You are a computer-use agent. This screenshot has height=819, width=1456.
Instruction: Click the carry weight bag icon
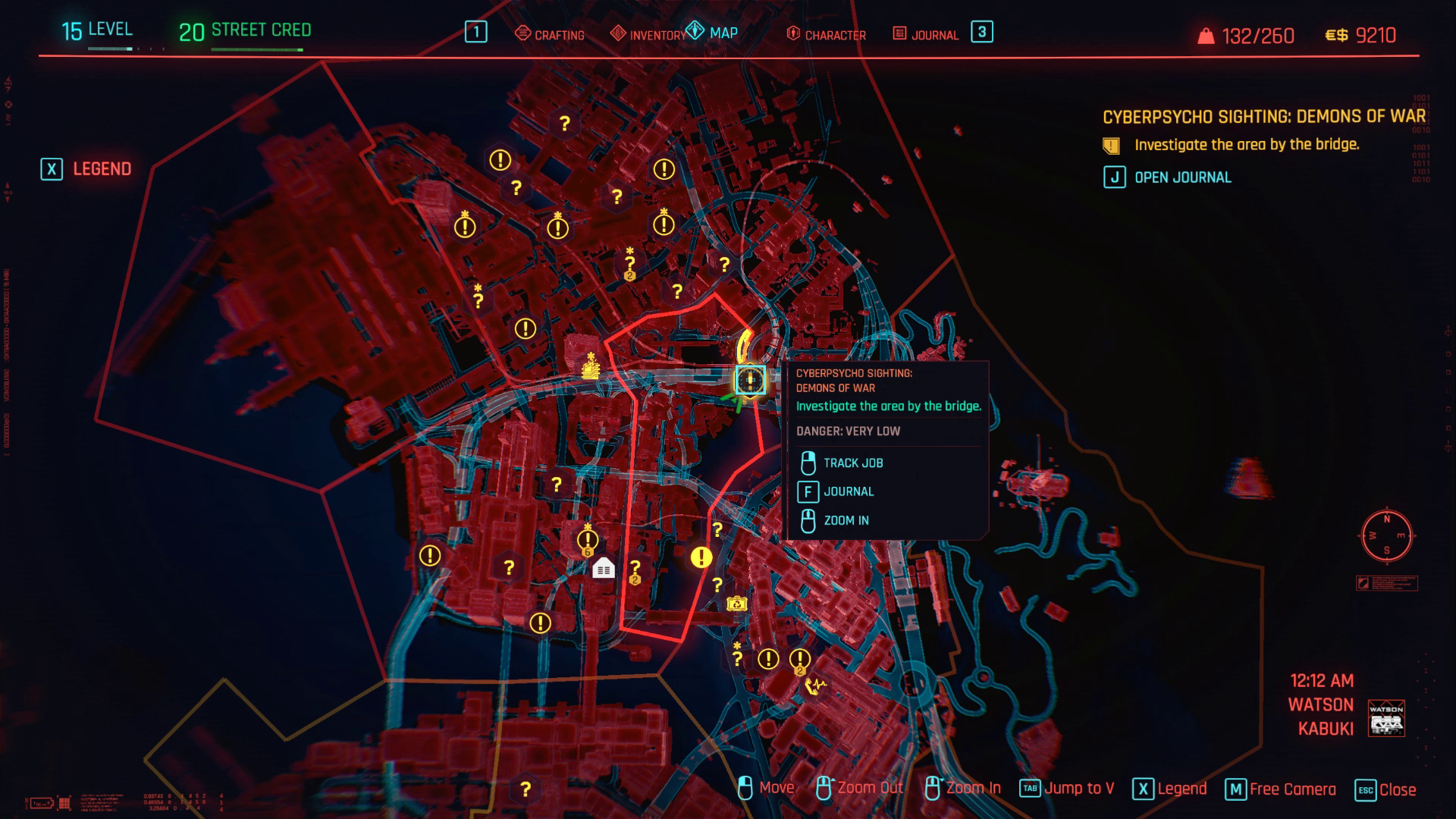[1206, 33]
